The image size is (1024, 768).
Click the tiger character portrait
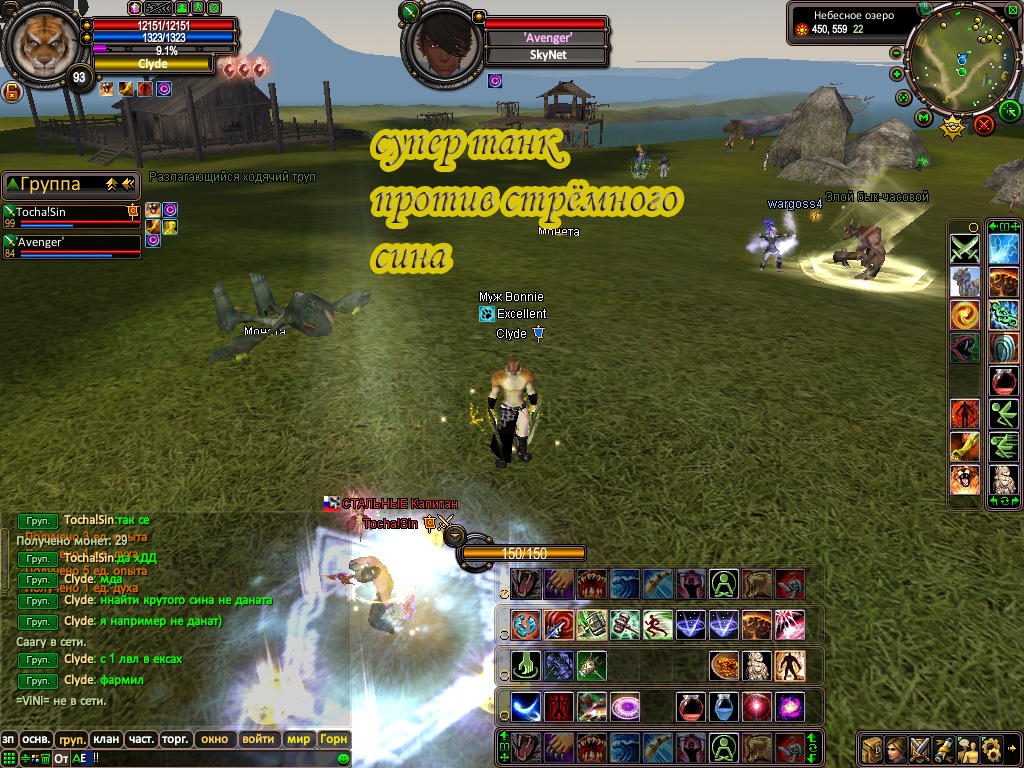click(42, 45)
